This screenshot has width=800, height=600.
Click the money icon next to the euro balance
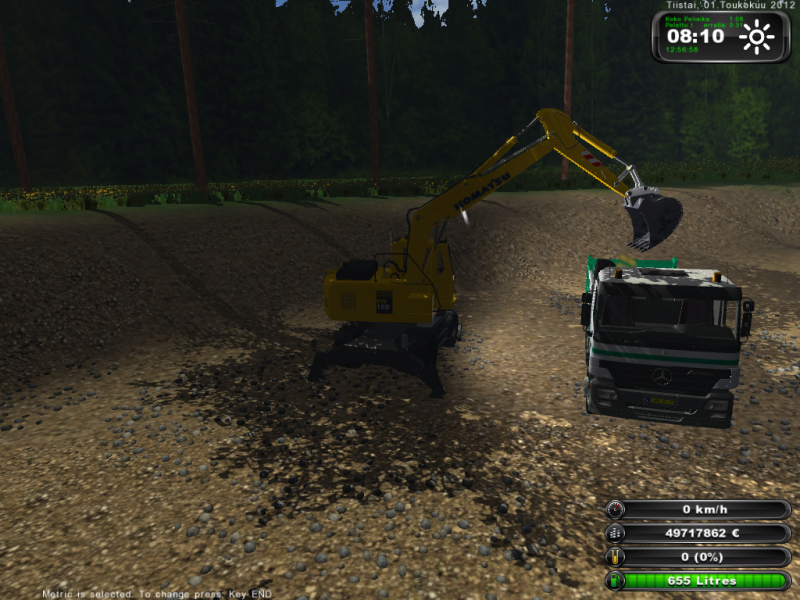615,534
